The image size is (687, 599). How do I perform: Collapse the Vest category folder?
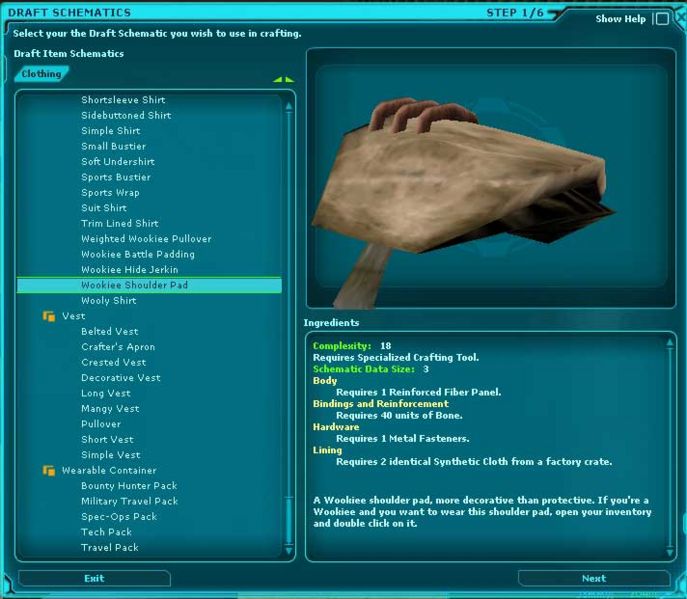point(48,316)
